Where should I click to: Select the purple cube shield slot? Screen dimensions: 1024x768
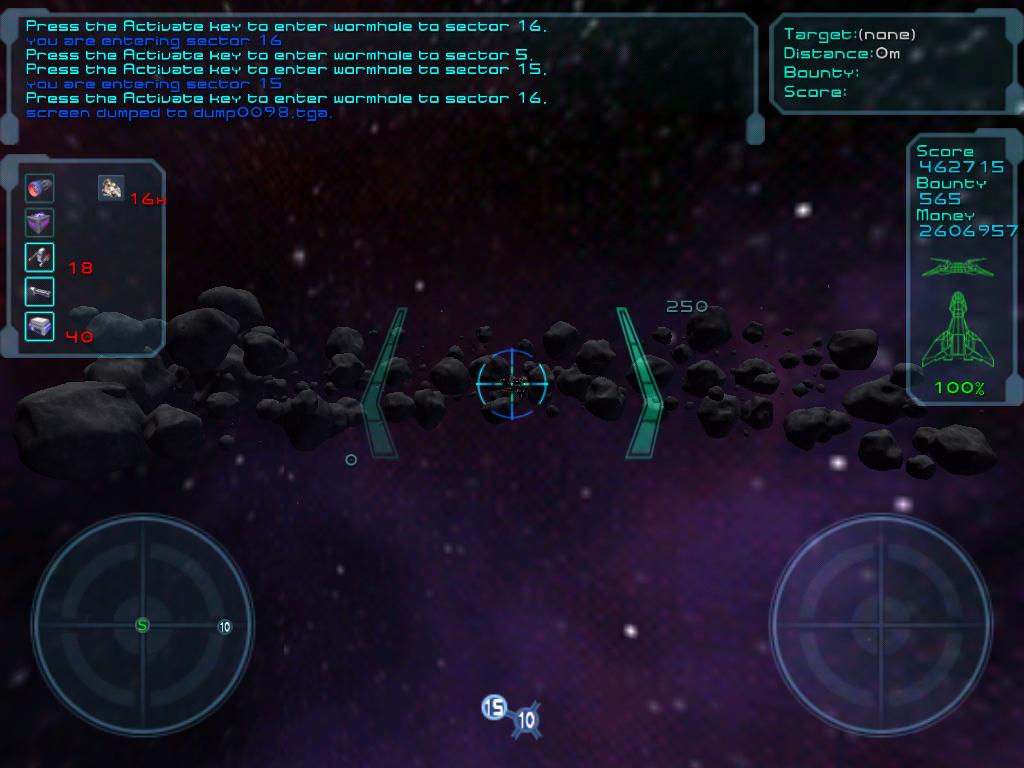click(x=40, y=223)
